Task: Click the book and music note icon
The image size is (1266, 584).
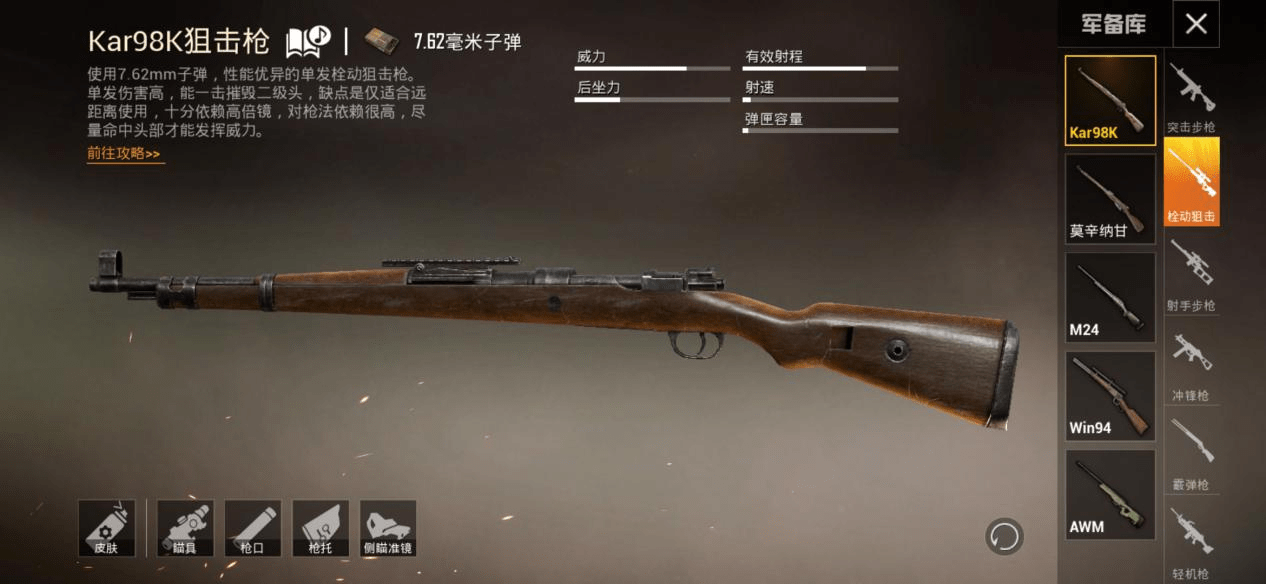Action: (308, 41)
